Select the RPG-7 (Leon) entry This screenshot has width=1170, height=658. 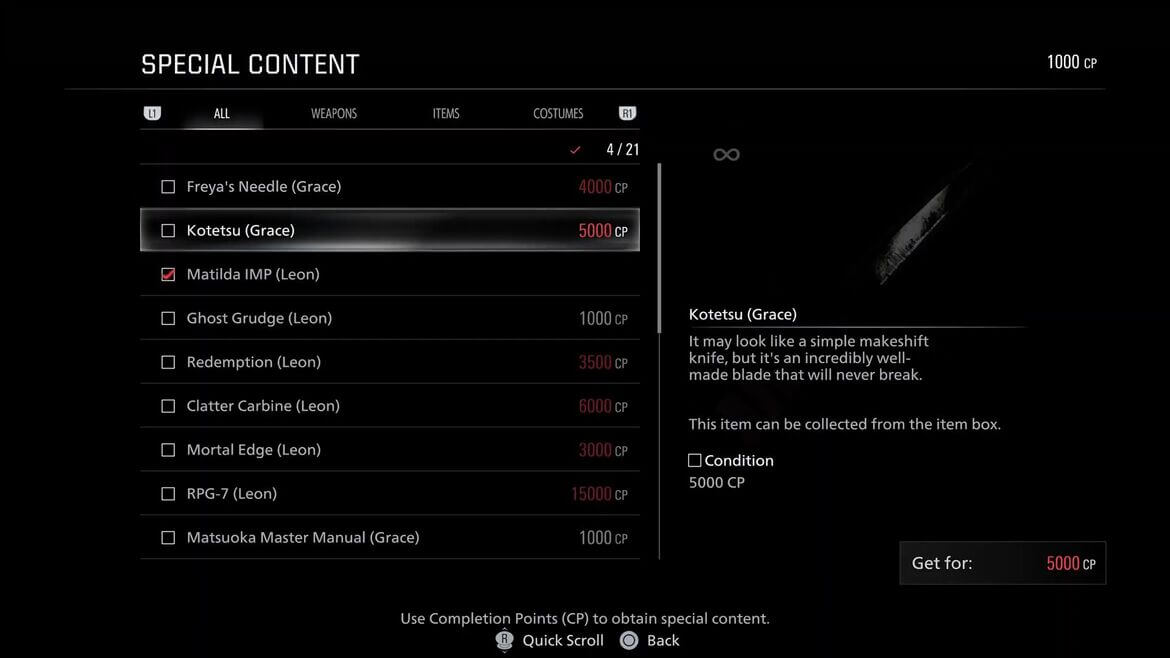(390, 494)
